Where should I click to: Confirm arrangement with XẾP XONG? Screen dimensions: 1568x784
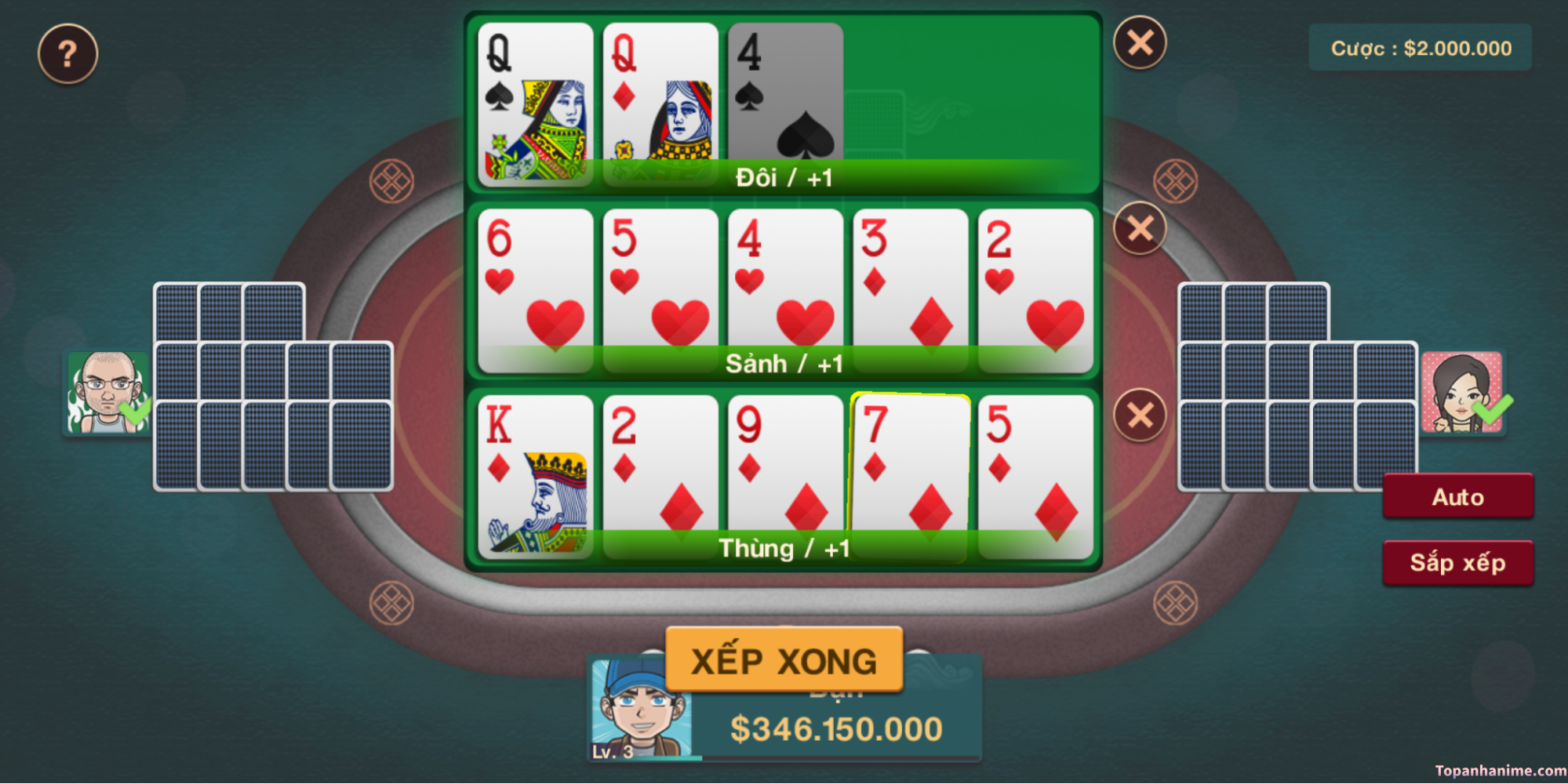pyautogui.click(x=784, y=660)
